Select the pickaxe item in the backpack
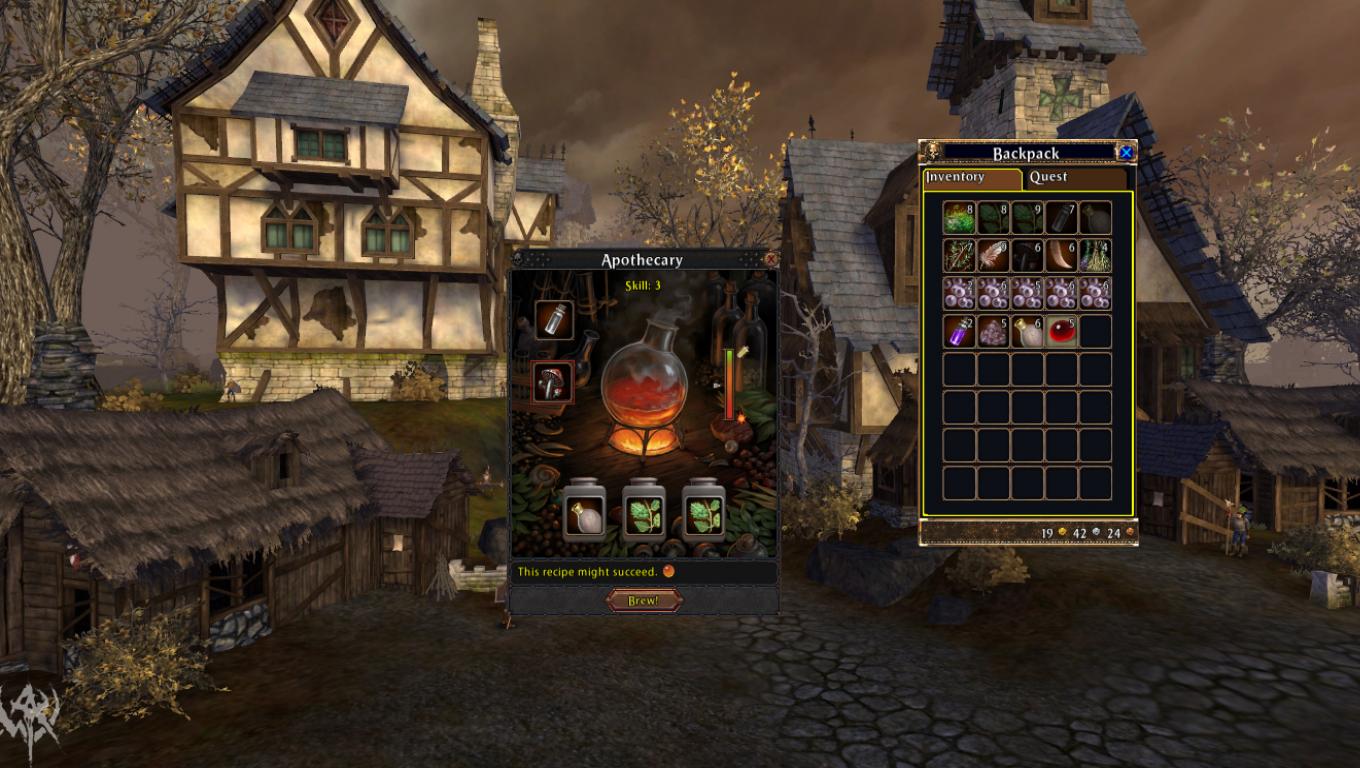Image resolution: width=1360 pixels, height=768 pixels. (x=1026, y=255)
